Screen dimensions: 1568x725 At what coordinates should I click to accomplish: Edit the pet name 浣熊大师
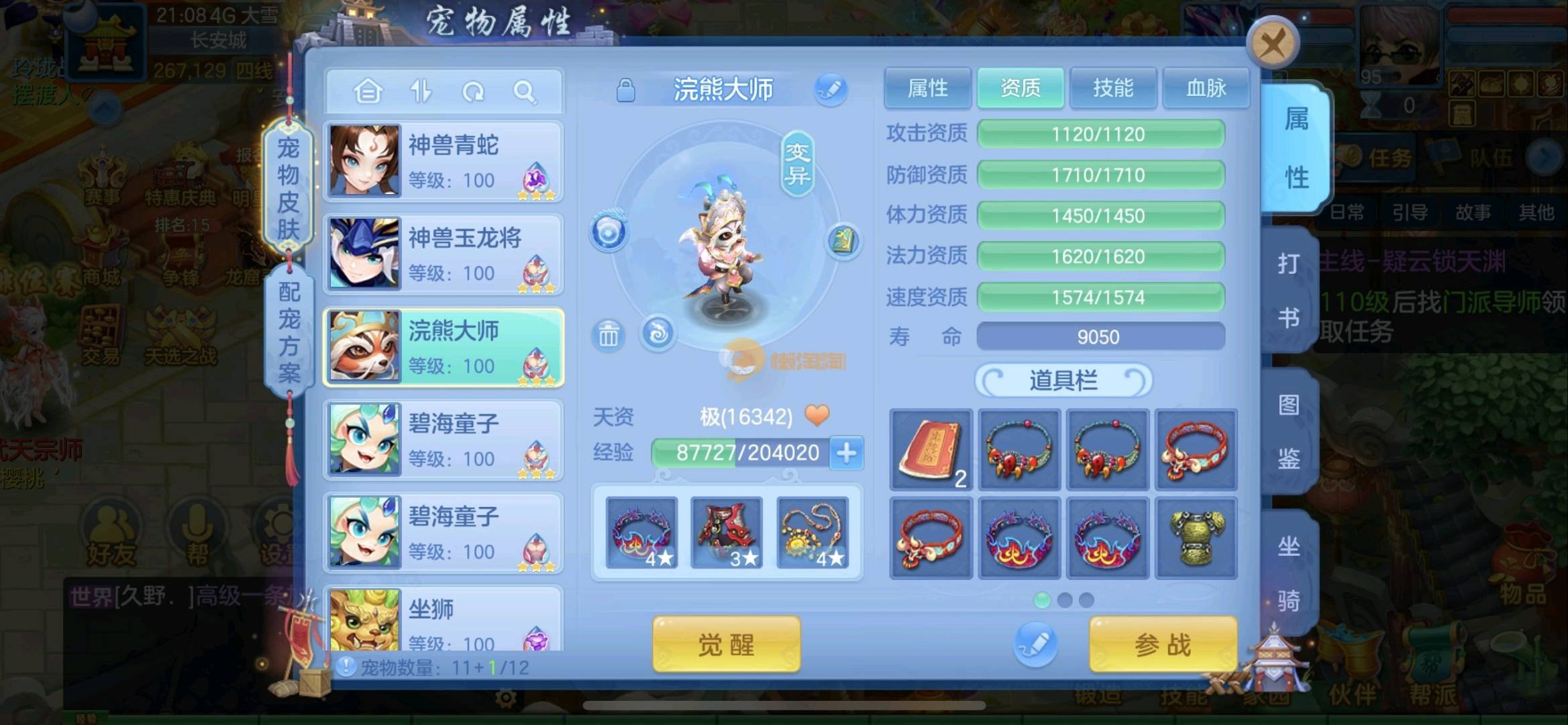point(831,89)
